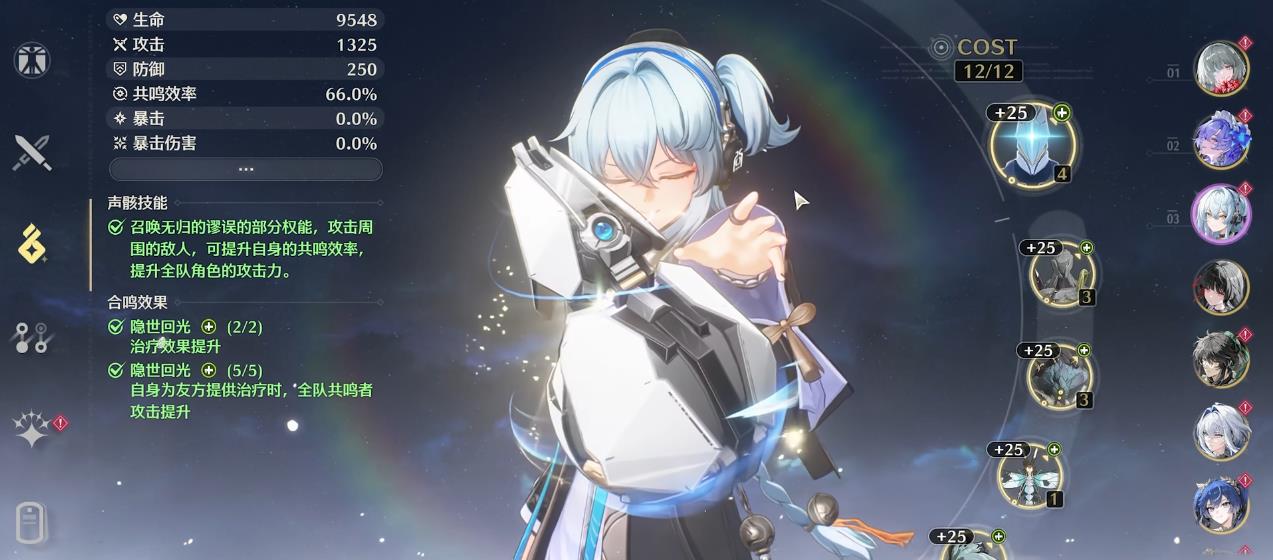Open the connected nodes resonance chain tab
Screen dimensions: 1273x560
coord(32,338)
